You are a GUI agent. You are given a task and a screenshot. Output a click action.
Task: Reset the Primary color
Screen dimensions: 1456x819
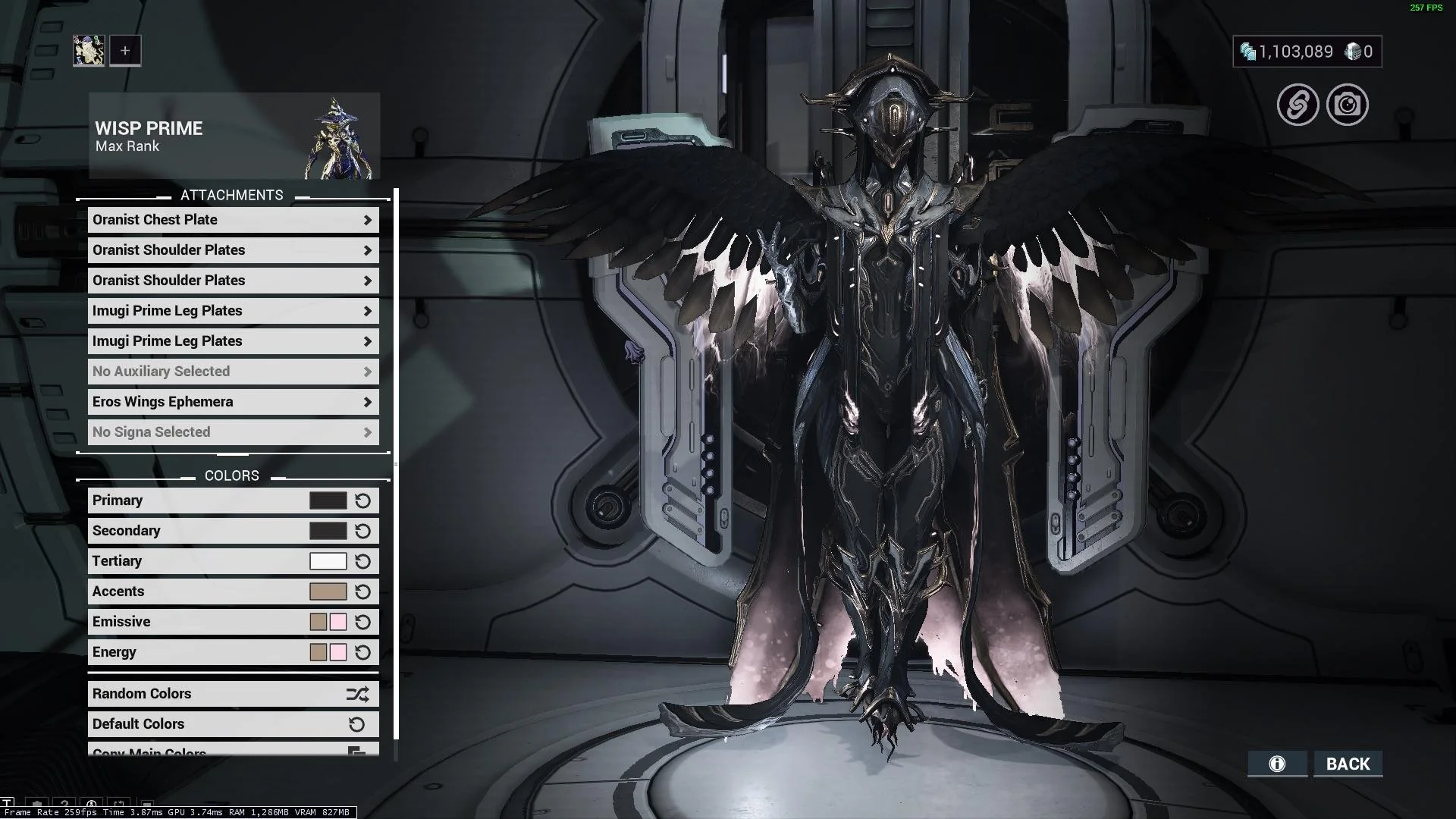click(362, 500)
